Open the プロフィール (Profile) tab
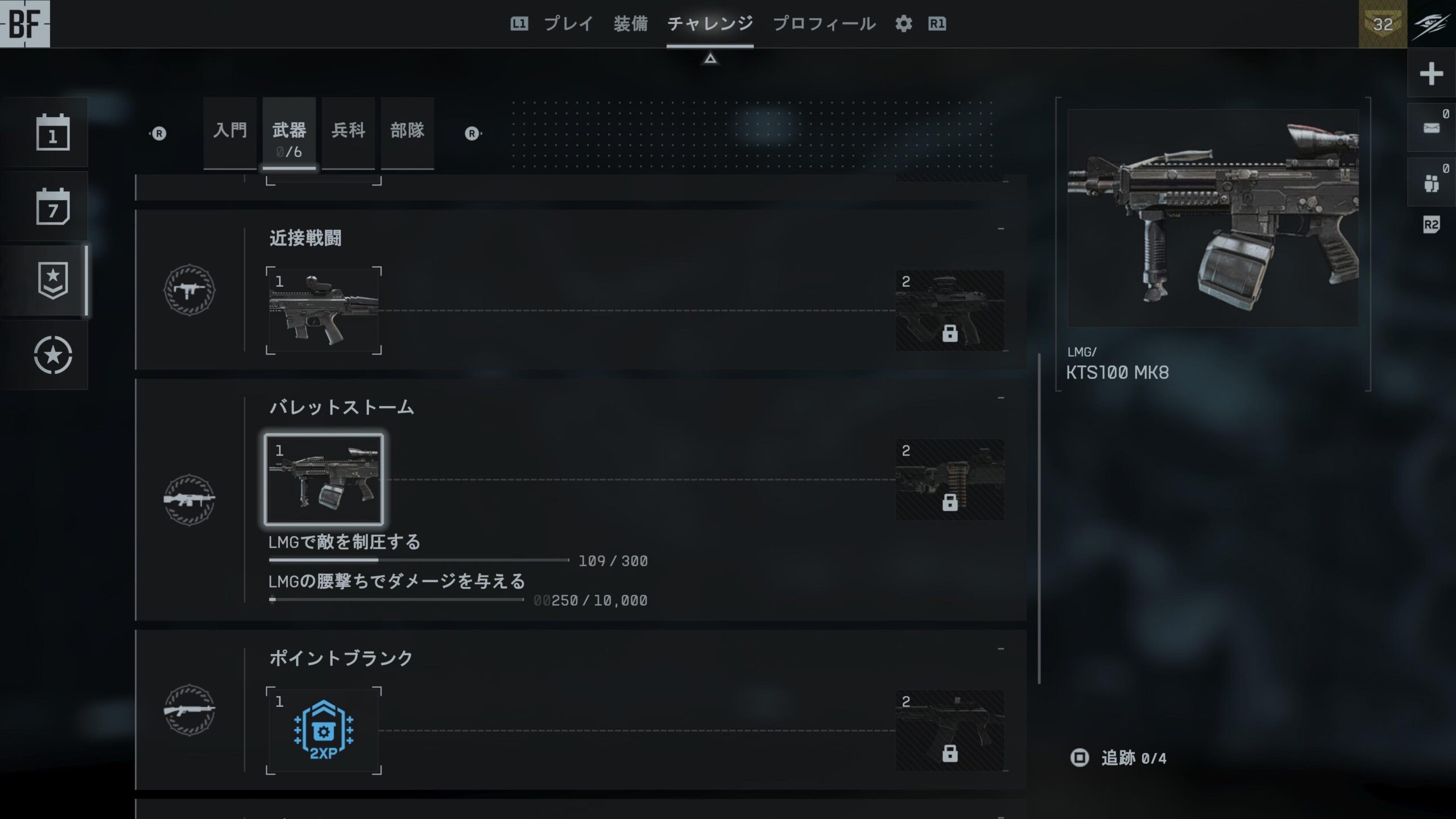 (824, 24)
